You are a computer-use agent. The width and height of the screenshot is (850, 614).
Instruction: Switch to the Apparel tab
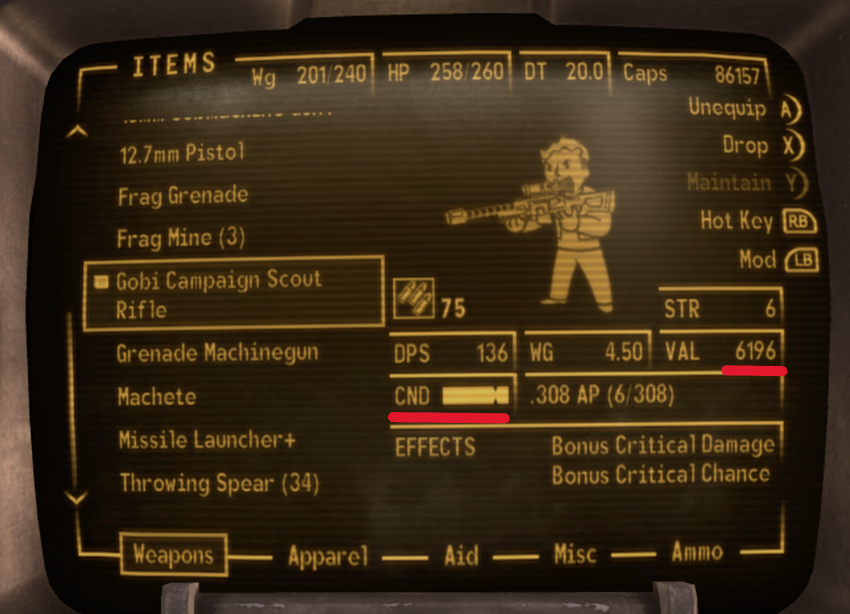[x=328, y=556]
